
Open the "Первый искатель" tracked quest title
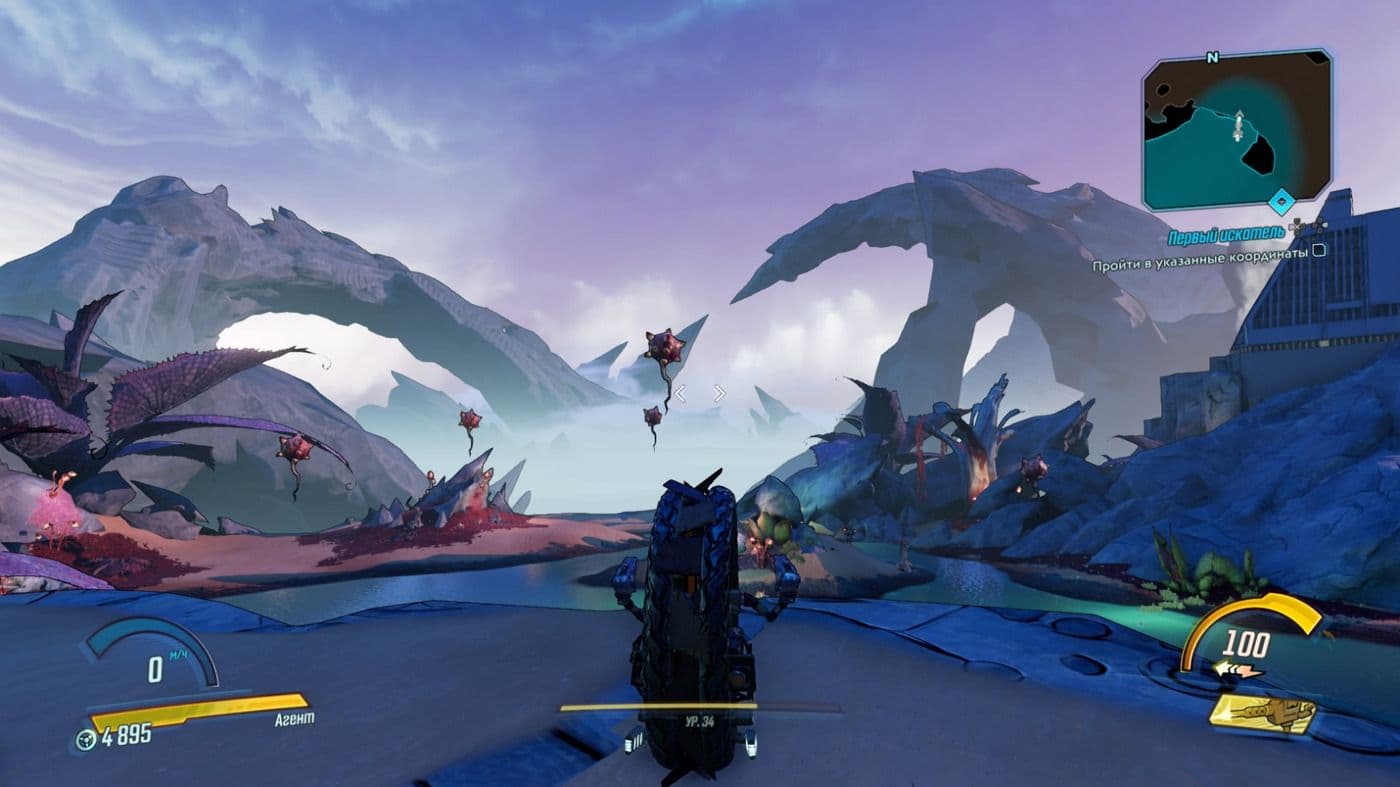click(x=1225, y=237)
